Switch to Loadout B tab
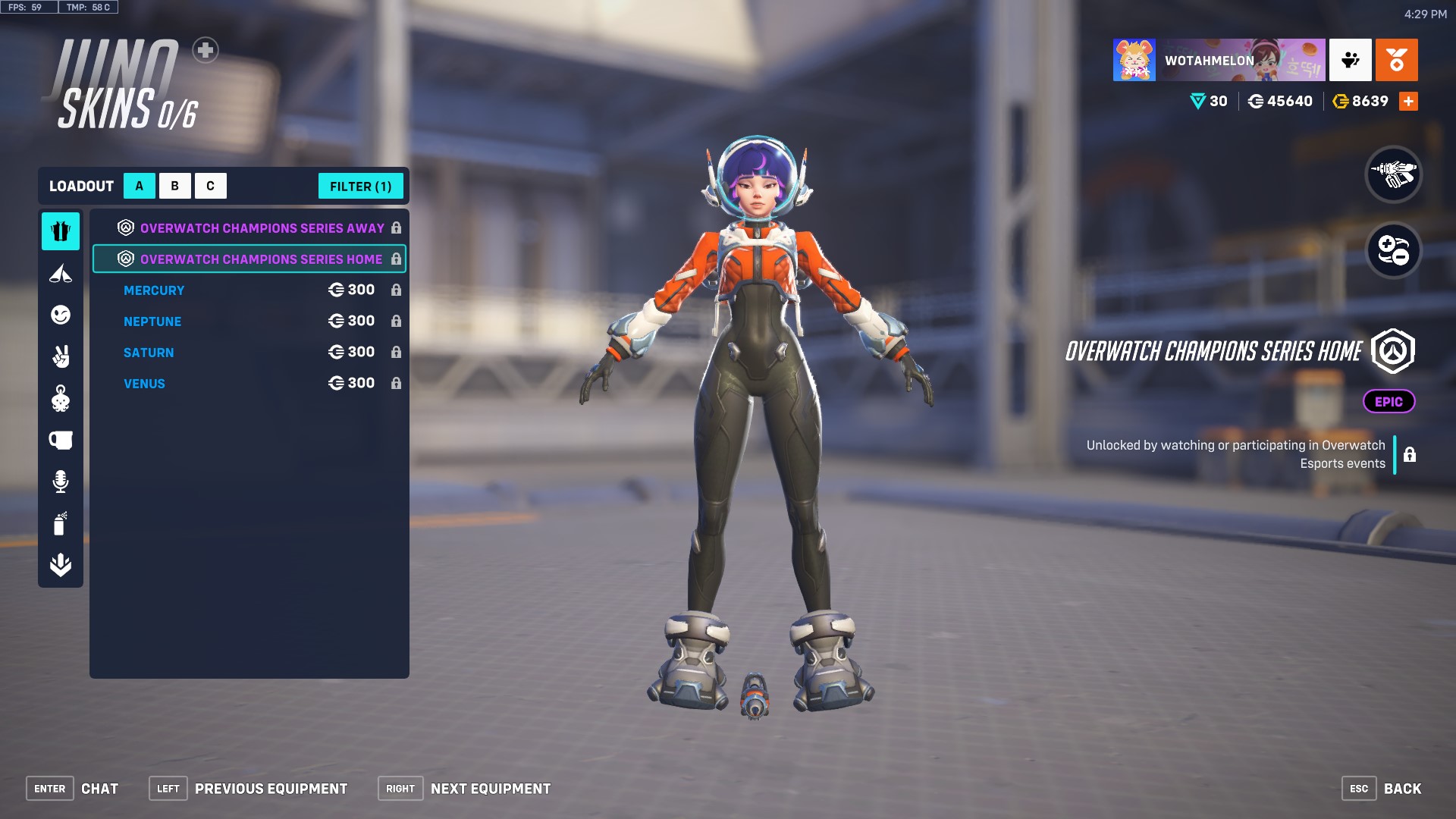This screenshot has height=819, width=1456. pyautogui.click(x=174, y=185)
